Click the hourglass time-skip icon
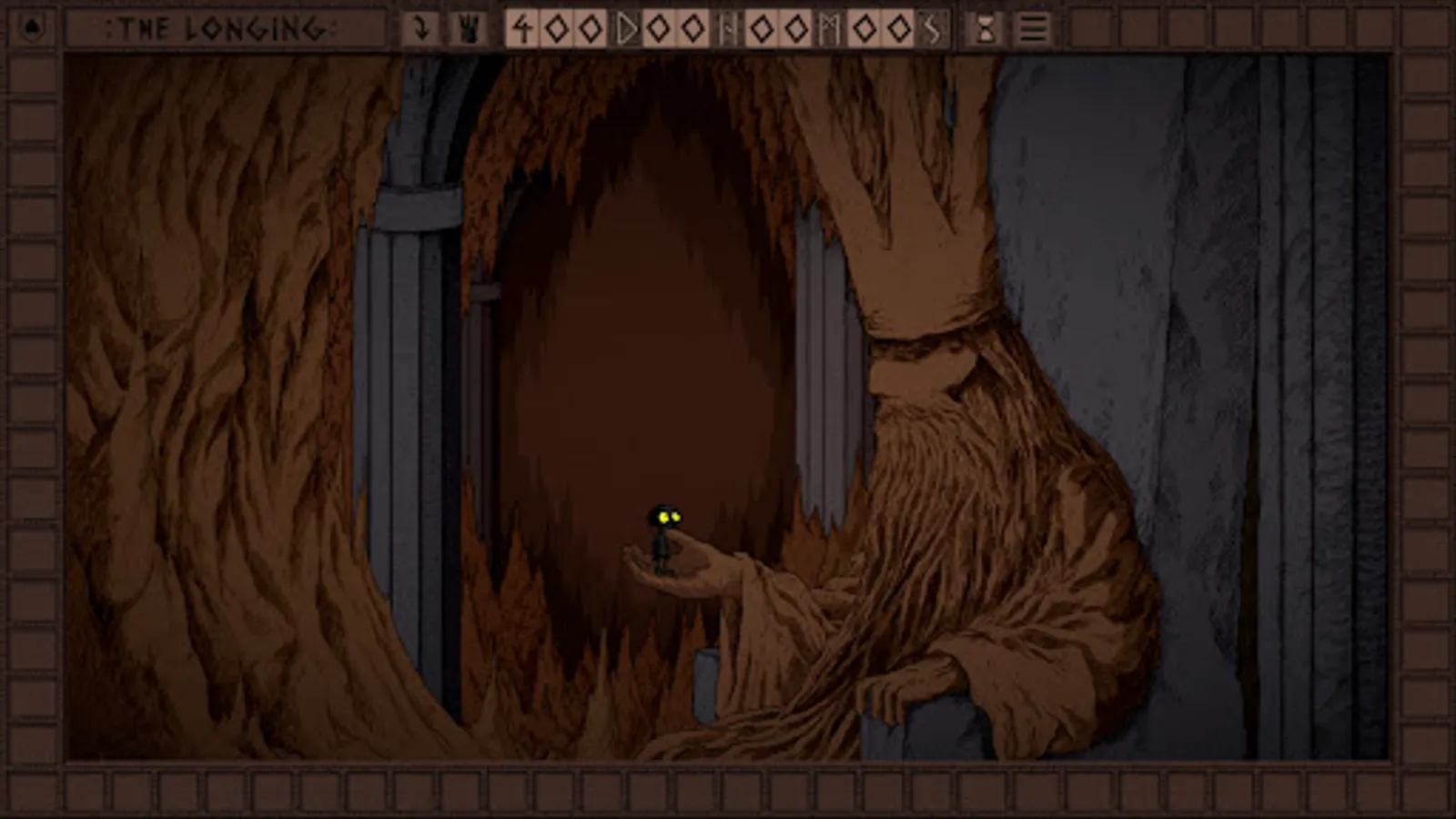The image size is (1456, 819). (986, 29)
